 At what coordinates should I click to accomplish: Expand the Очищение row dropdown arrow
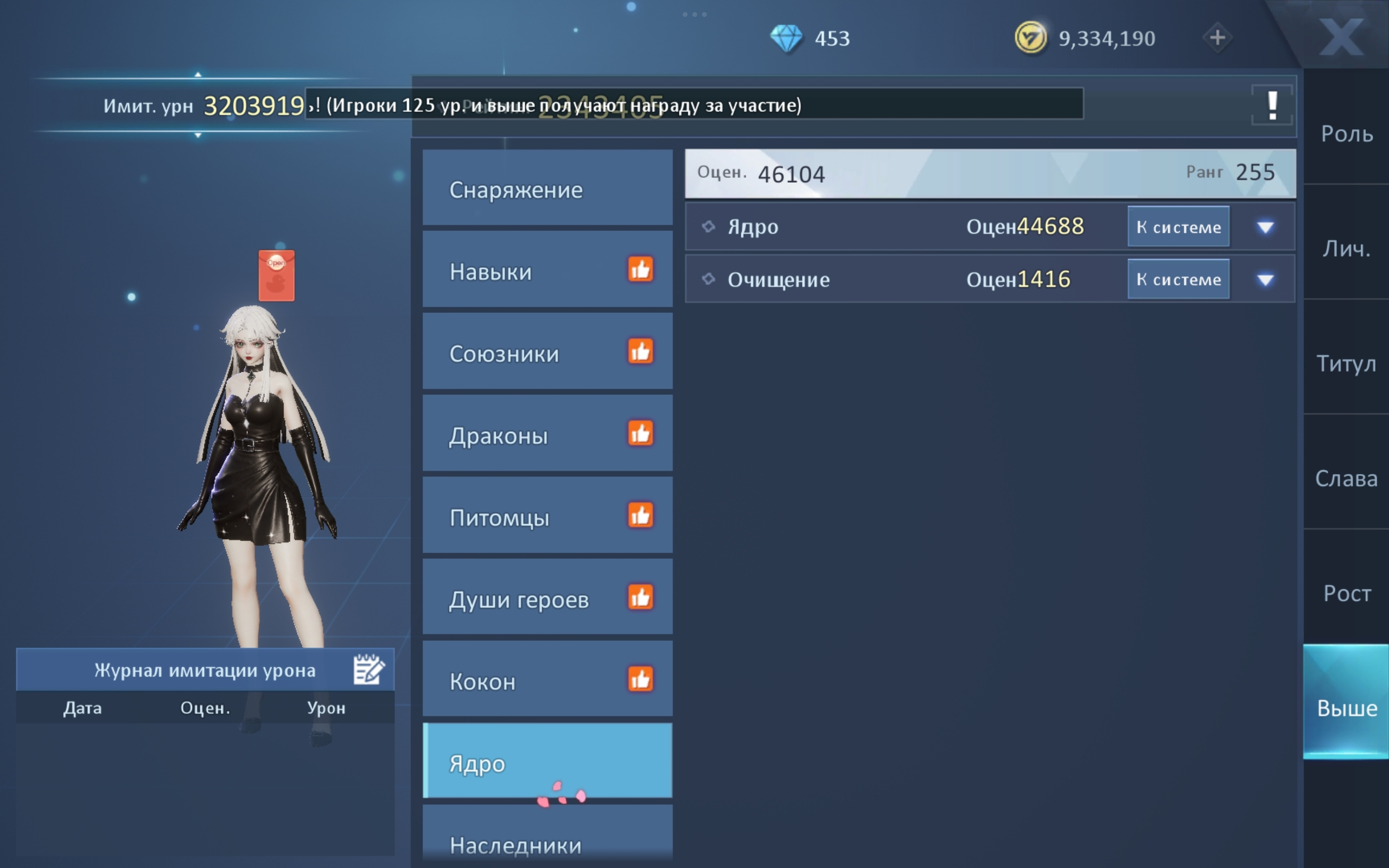click(x=1265, y=280)
